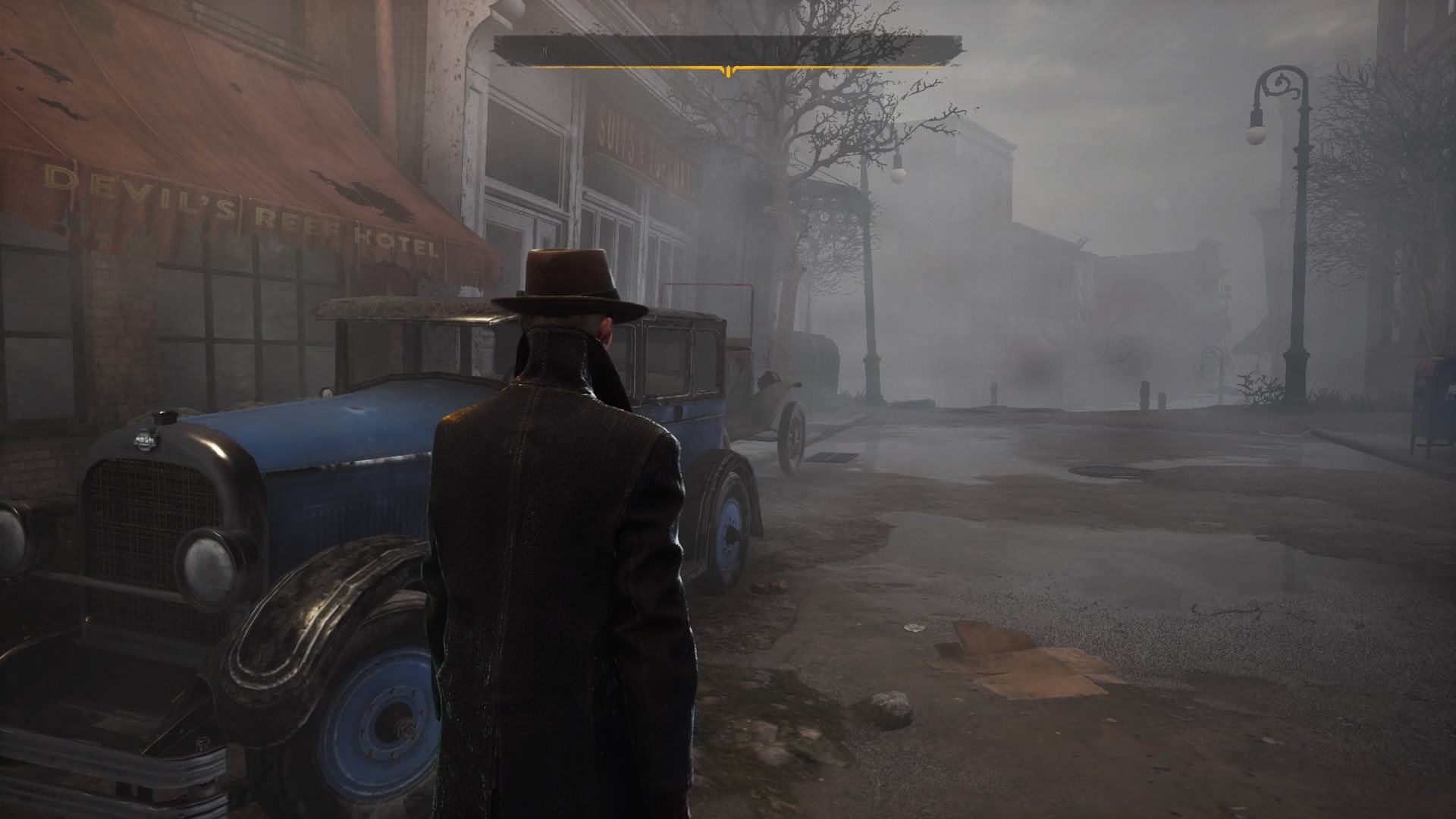
Task: Click the compass heading bar
Action: 728,52
